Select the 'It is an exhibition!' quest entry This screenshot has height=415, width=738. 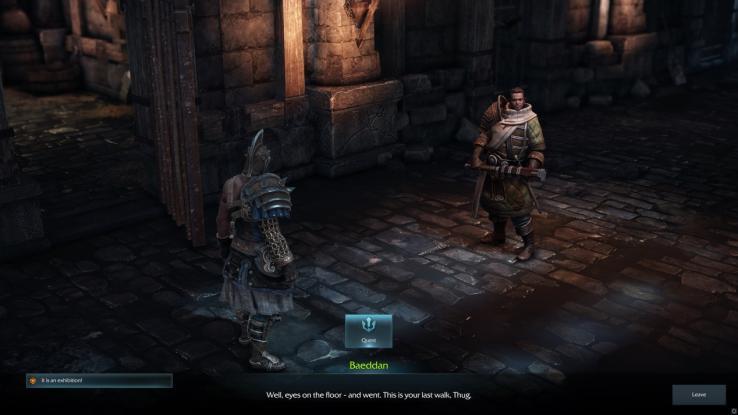(99, 380)
